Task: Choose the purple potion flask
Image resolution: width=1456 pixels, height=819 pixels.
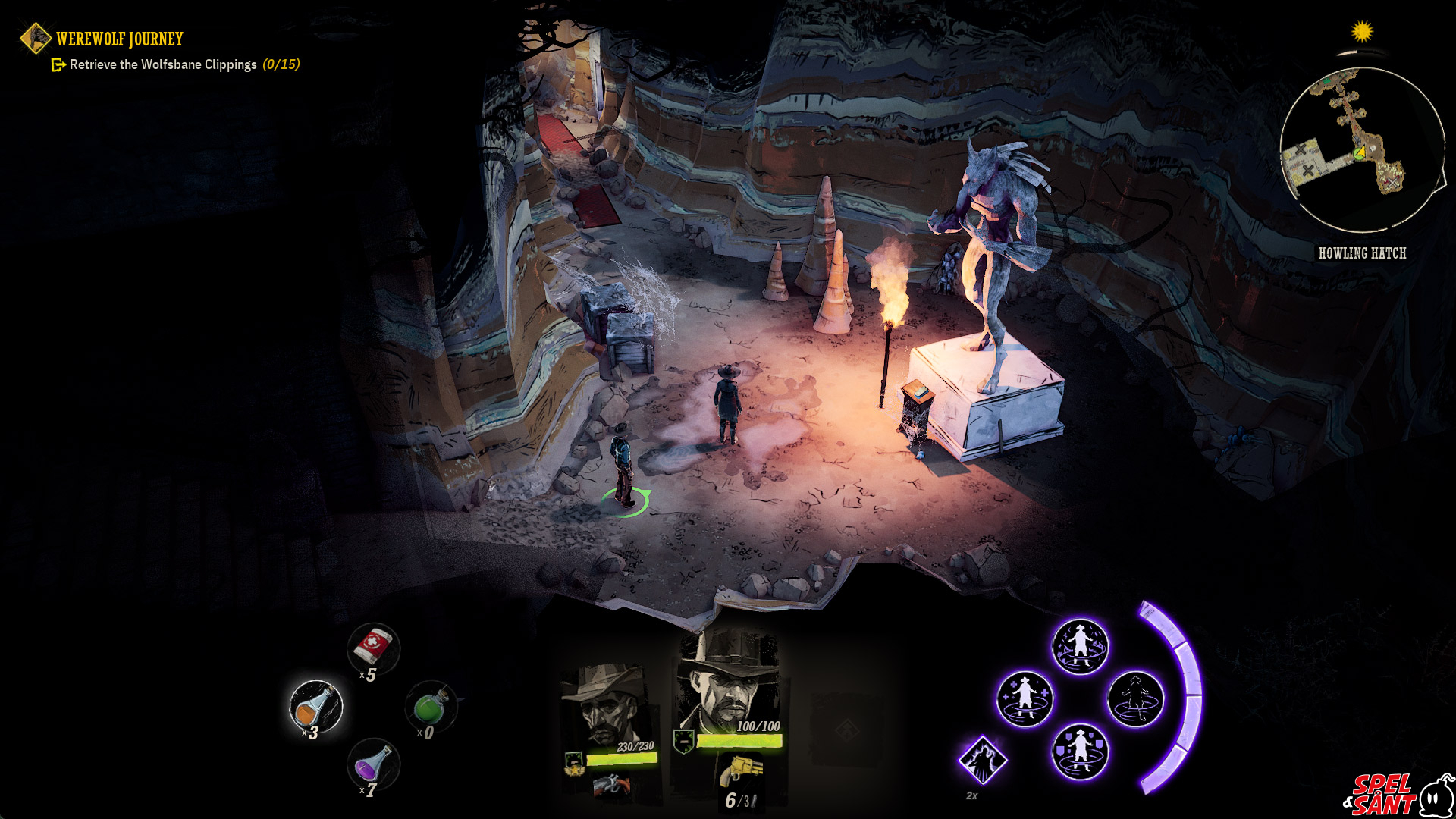Action: point(373,764)
